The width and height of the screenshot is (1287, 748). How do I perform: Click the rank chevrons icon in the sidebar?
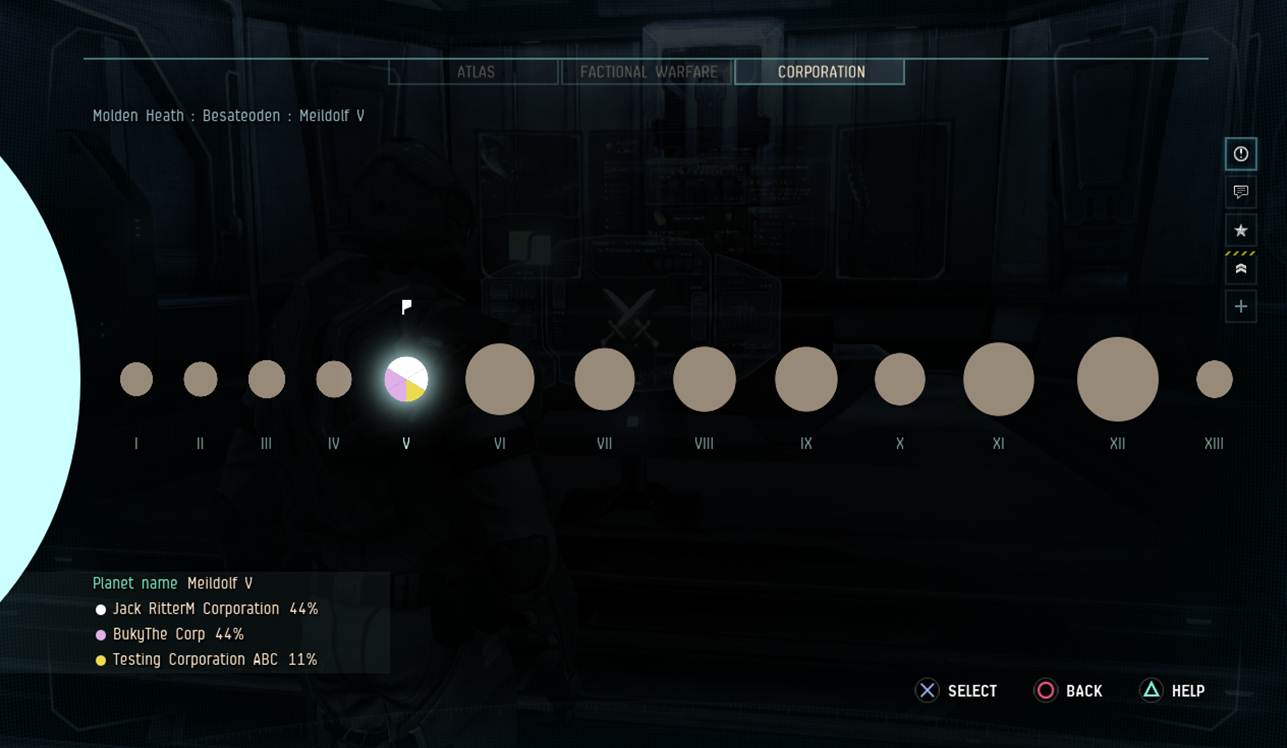[1240, 268]
